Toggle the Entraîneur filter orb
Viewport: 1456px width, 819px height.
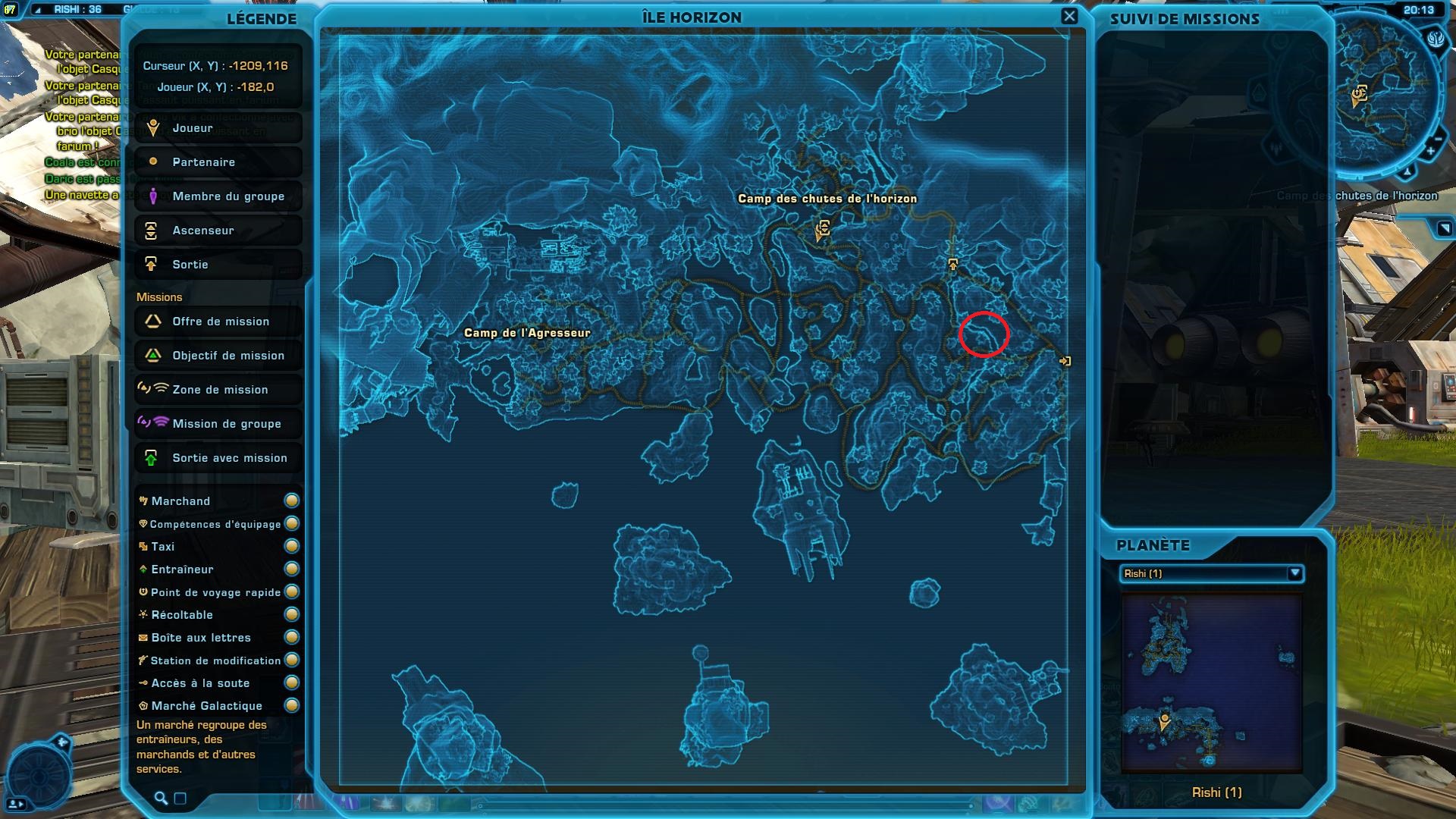tap(292, 570)
